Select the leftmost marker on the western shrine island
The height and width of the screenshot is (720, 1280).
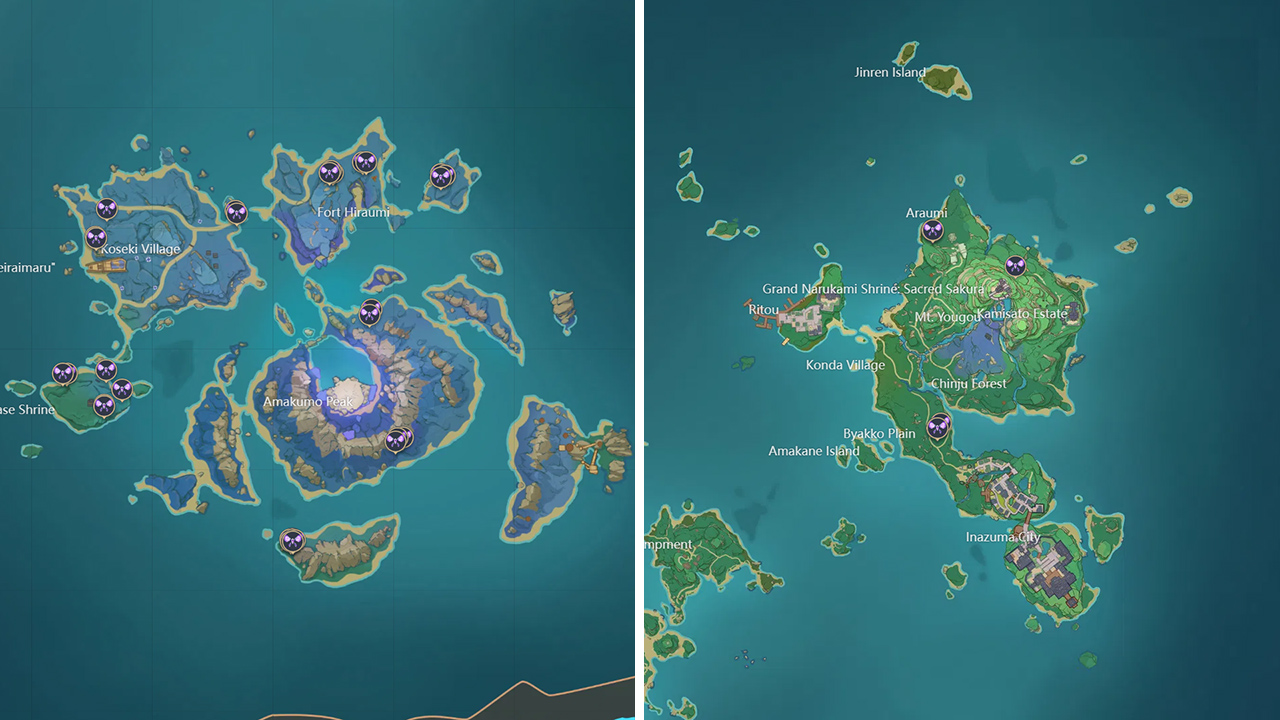tap(62, 372)
